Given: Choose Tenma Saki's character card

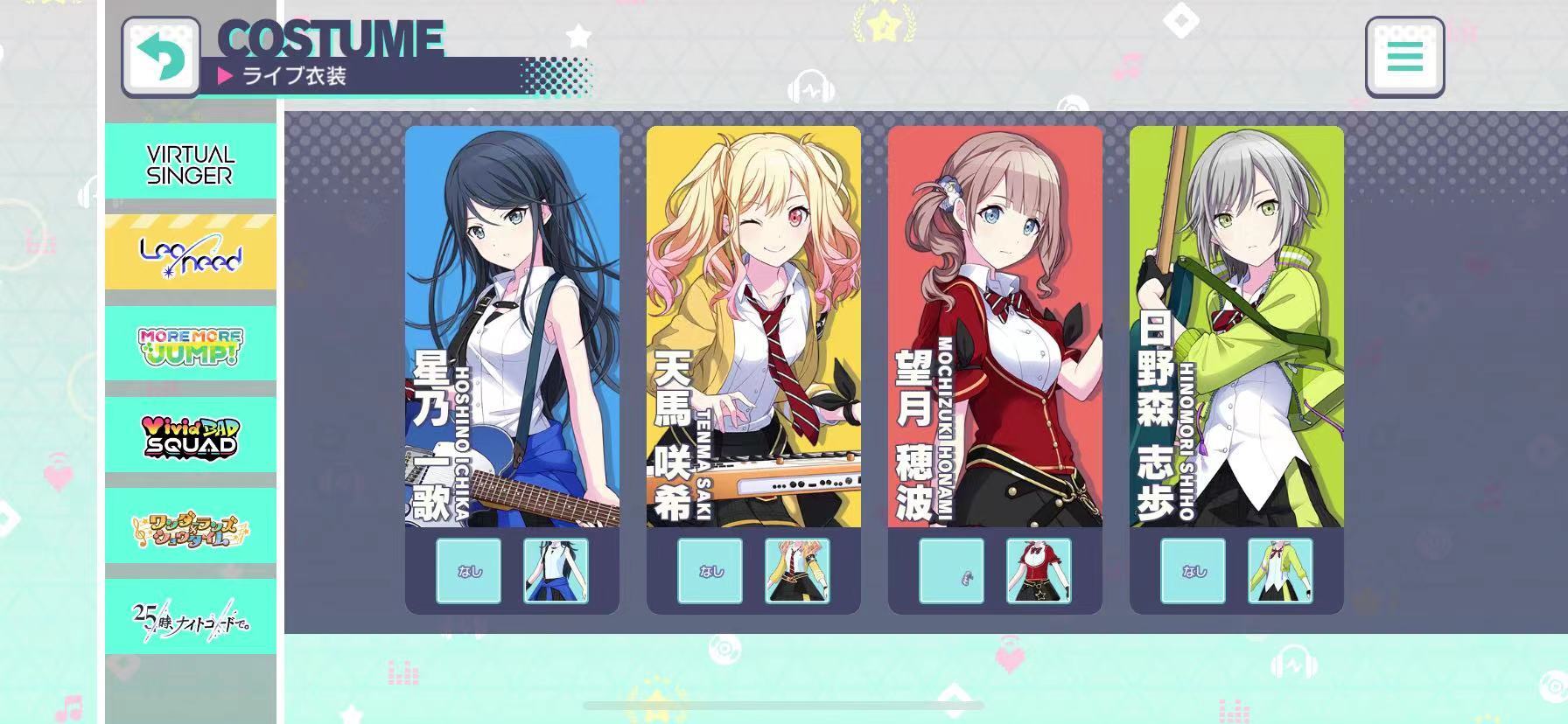Looking at the screenshot, I should click(x=753, y=326).
